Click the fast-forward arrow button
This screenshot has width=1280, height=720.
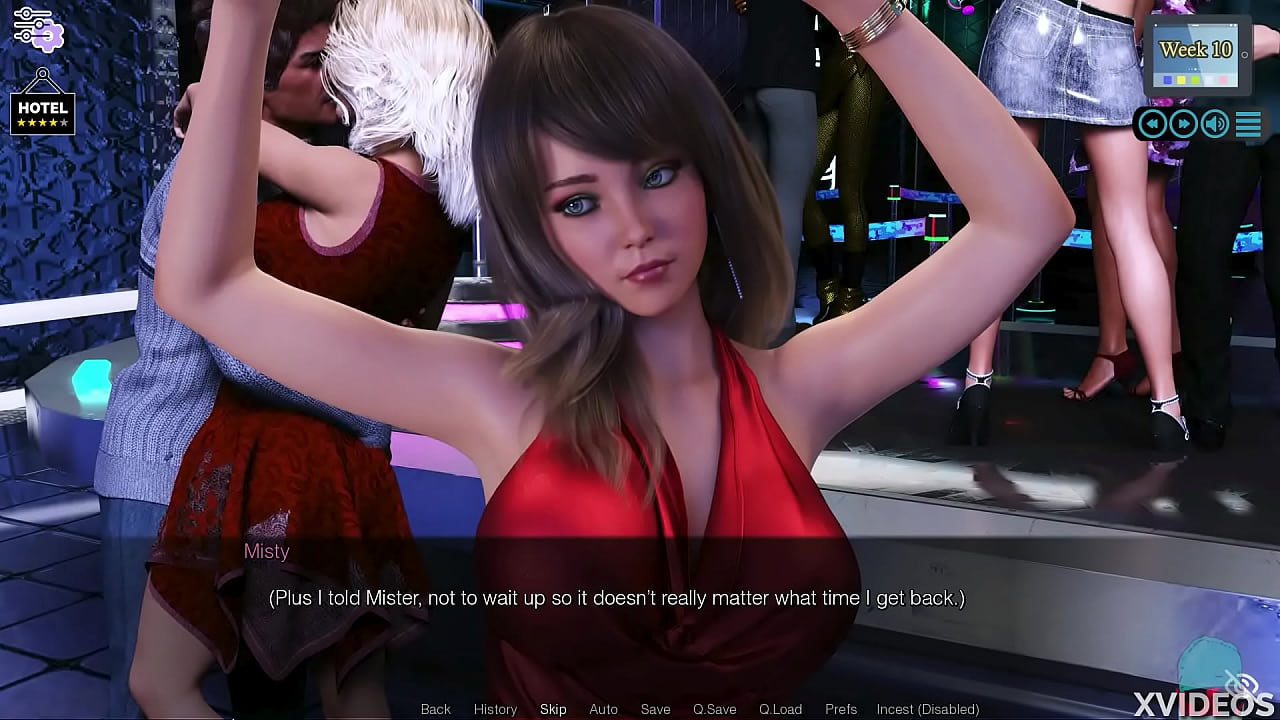click(1184, 124)
